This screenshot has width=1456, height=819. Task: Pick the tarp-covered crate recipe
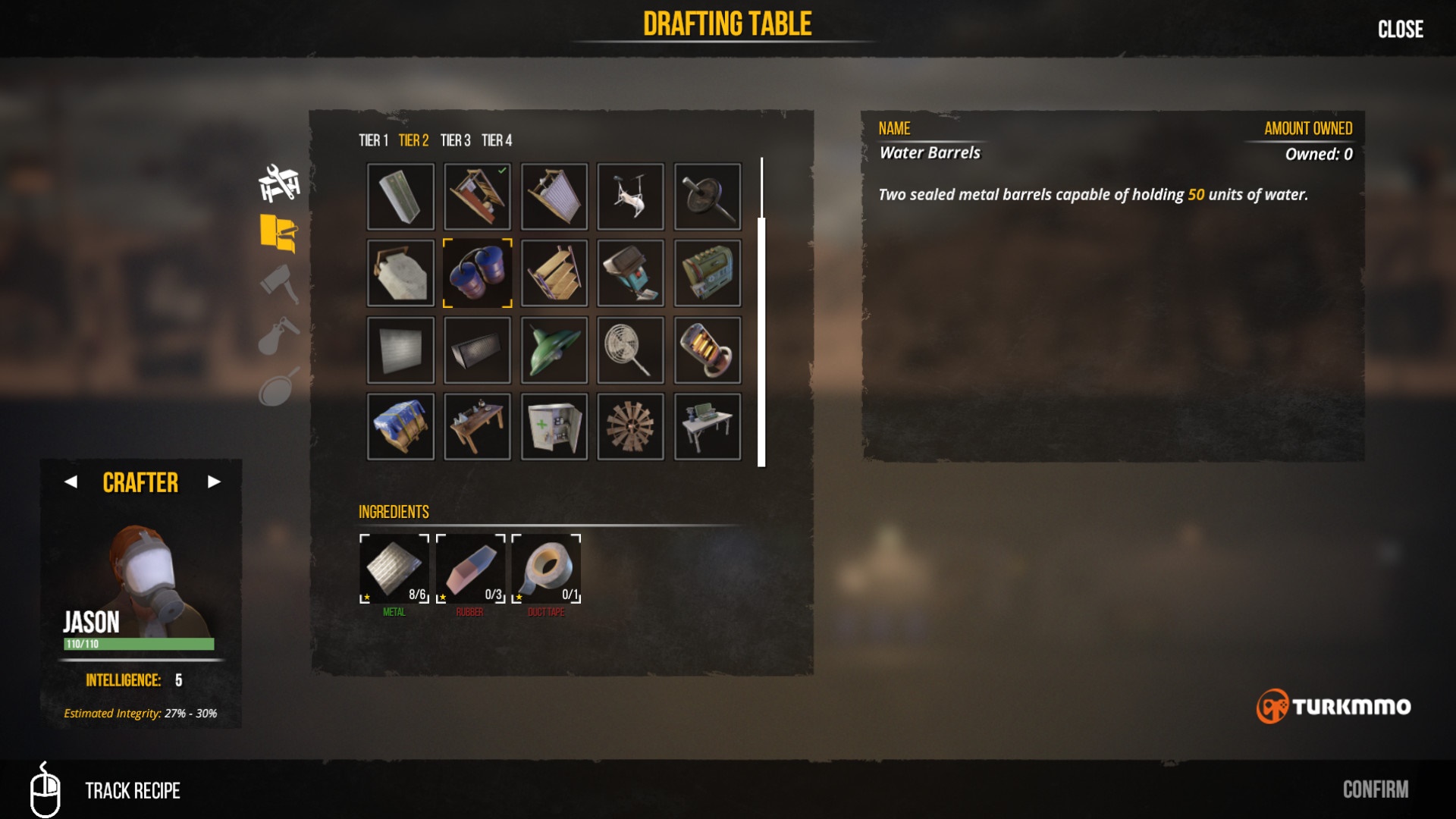coord(400,426)
